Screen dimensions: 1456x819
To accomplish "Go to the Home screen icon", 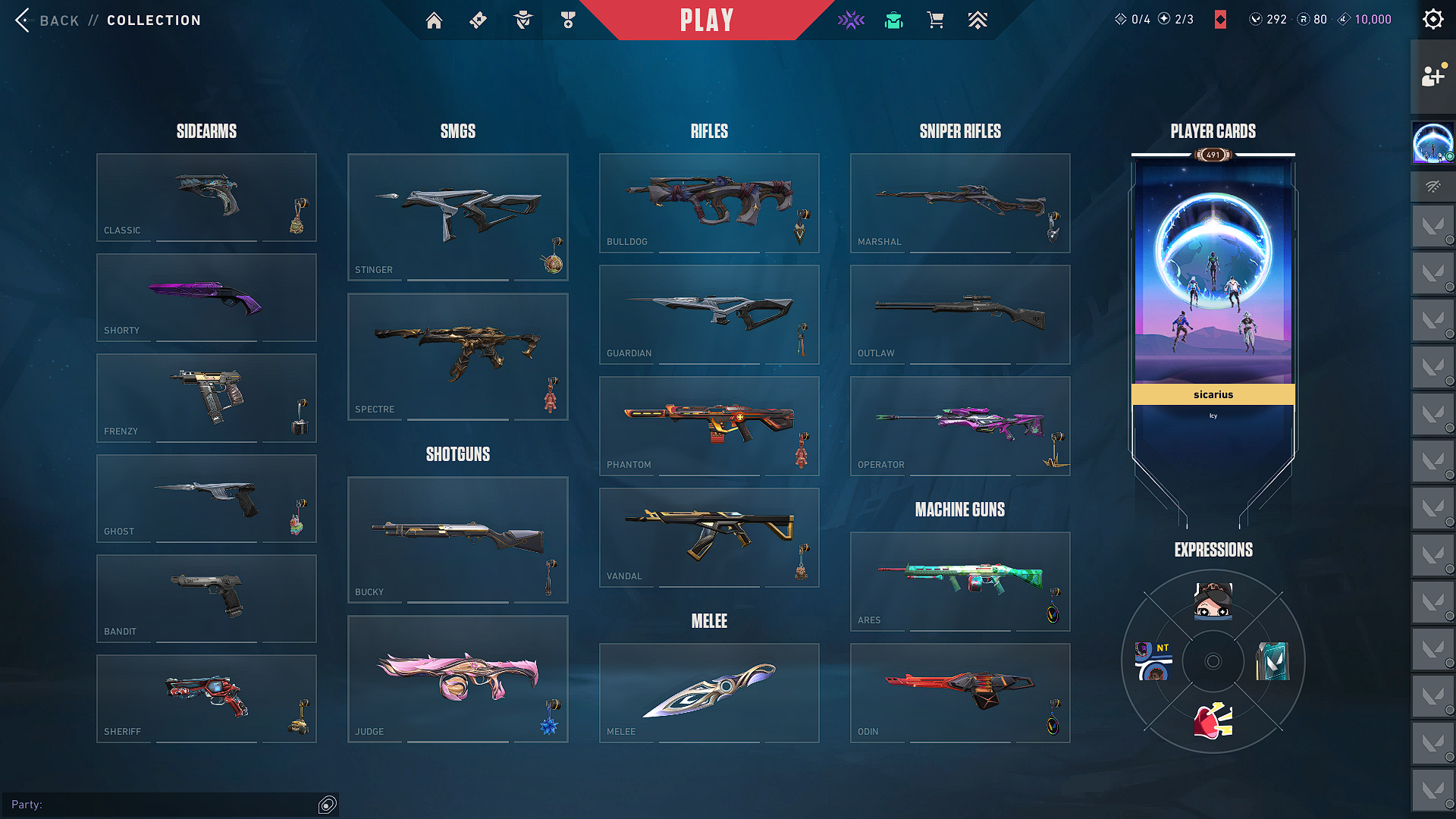I will tap(434, 20).
